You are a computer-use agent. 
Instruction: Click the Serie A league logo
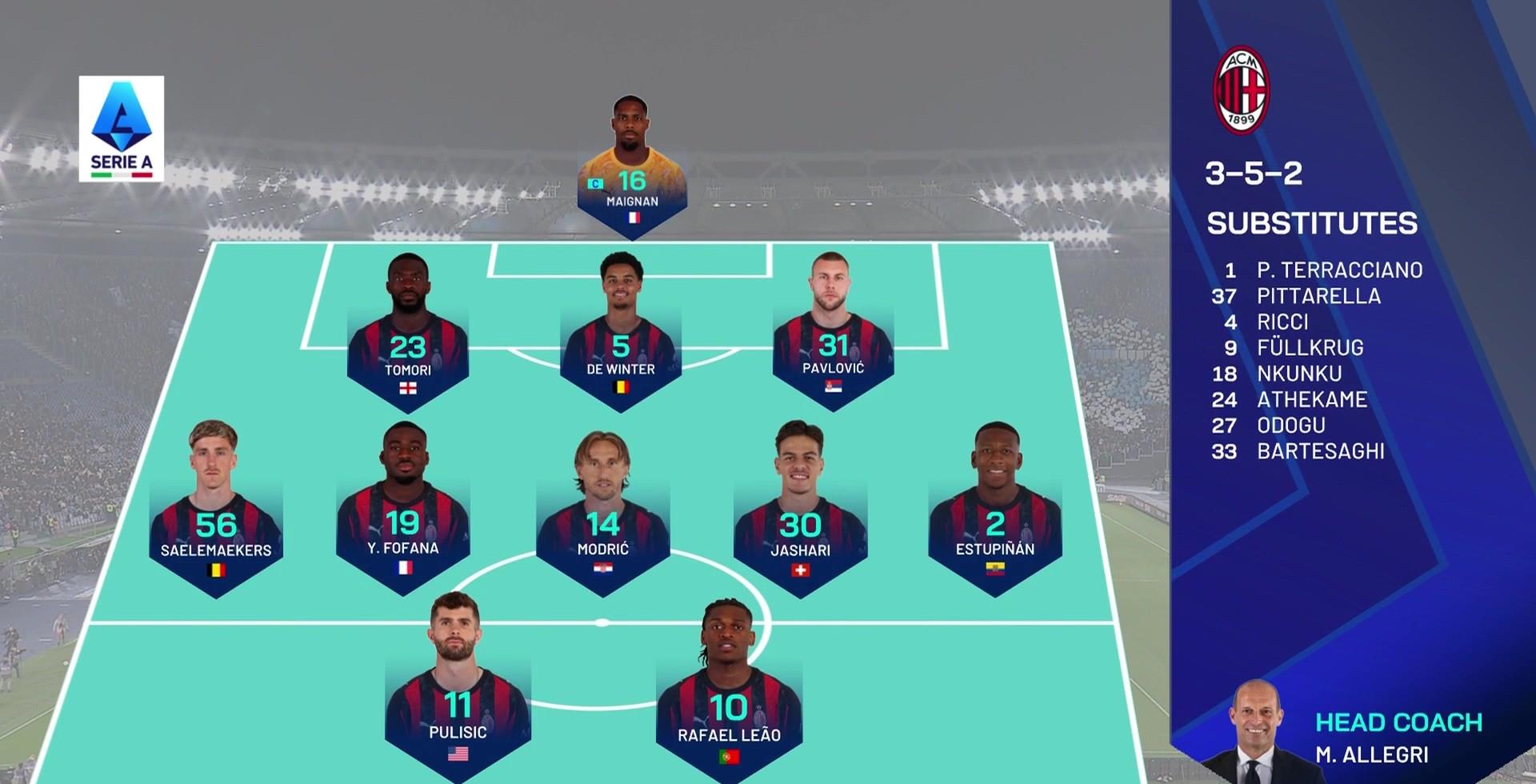click(122, 128)
